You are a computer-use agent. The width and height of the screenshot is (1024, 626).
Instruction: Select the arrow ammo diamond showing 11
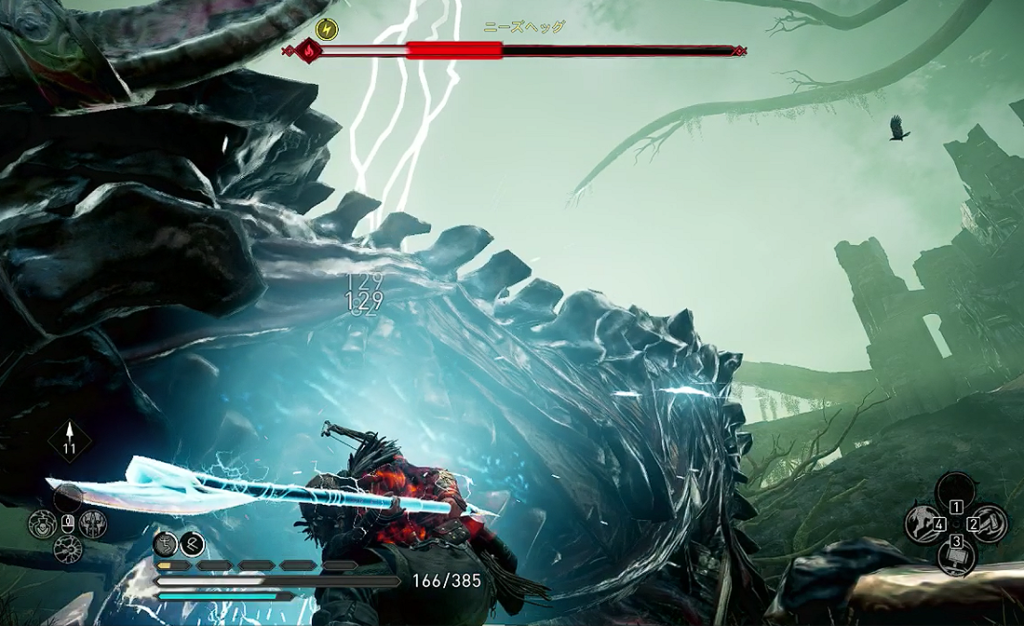pyautogui.click(x=69, y=440)
